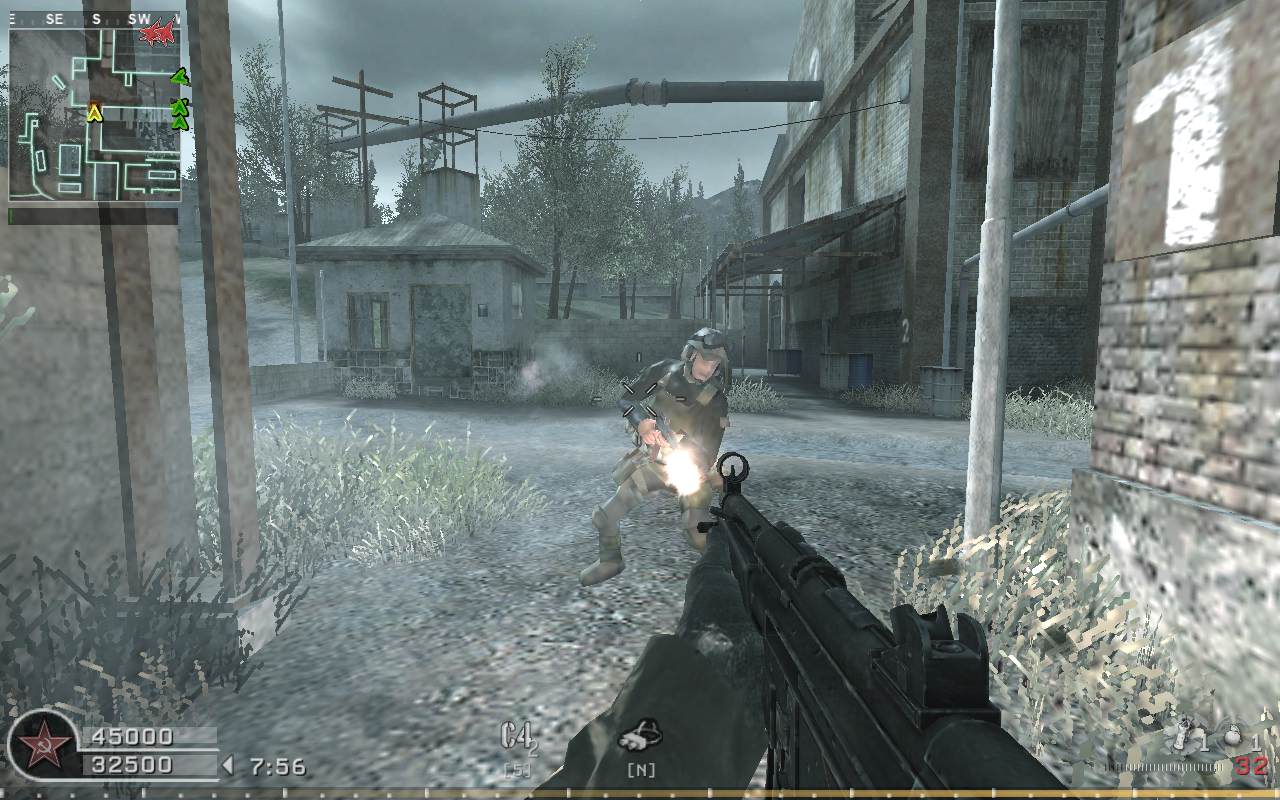Click the compass strip above the minimap

95,18
